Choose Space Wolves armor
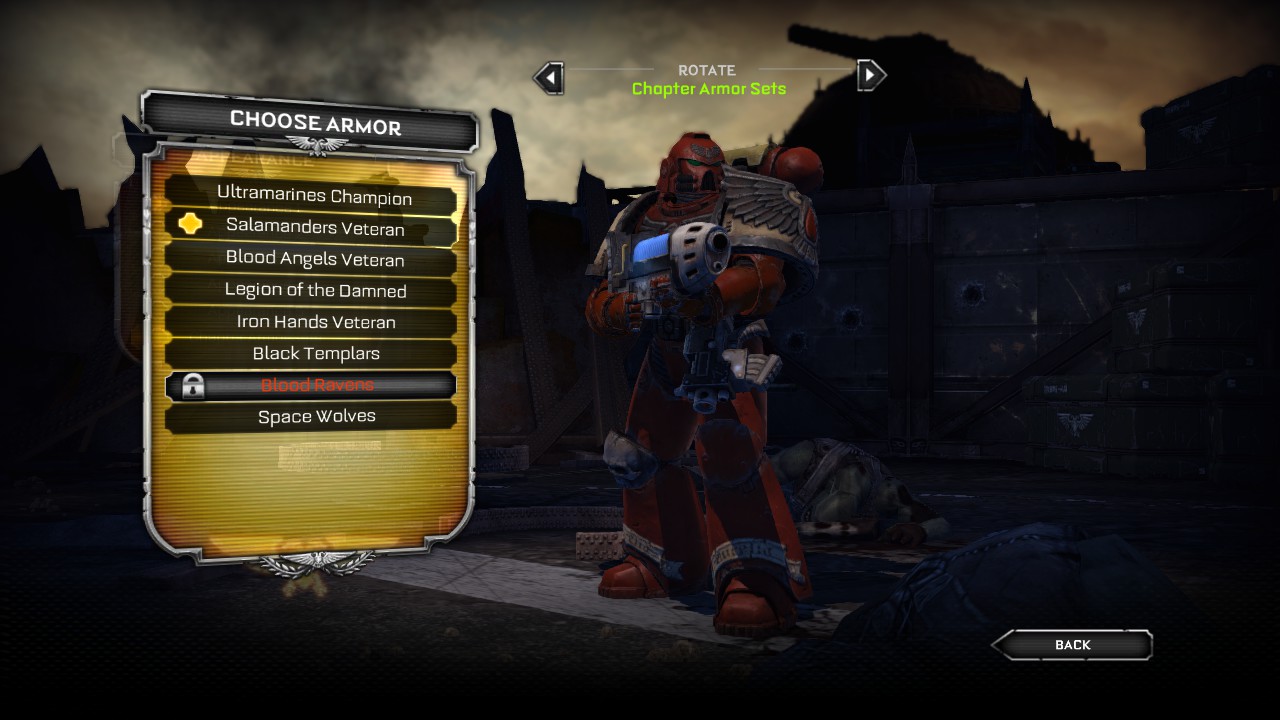Image resolution: width=1280 pixels, height=720 pixels. pos(314,416)
